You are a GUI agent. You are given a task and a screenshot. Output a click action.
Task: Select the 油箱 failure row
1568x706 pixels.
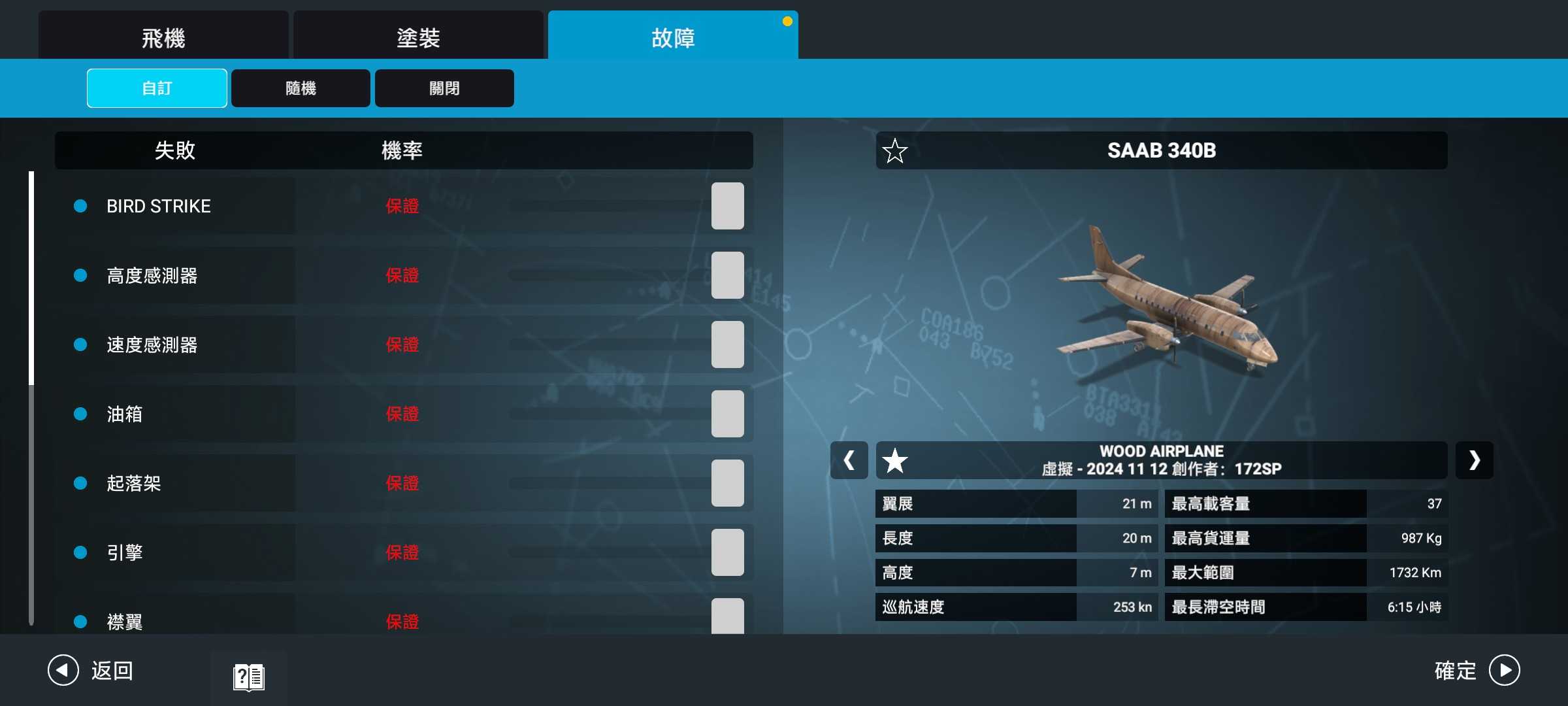click(125, 414)
